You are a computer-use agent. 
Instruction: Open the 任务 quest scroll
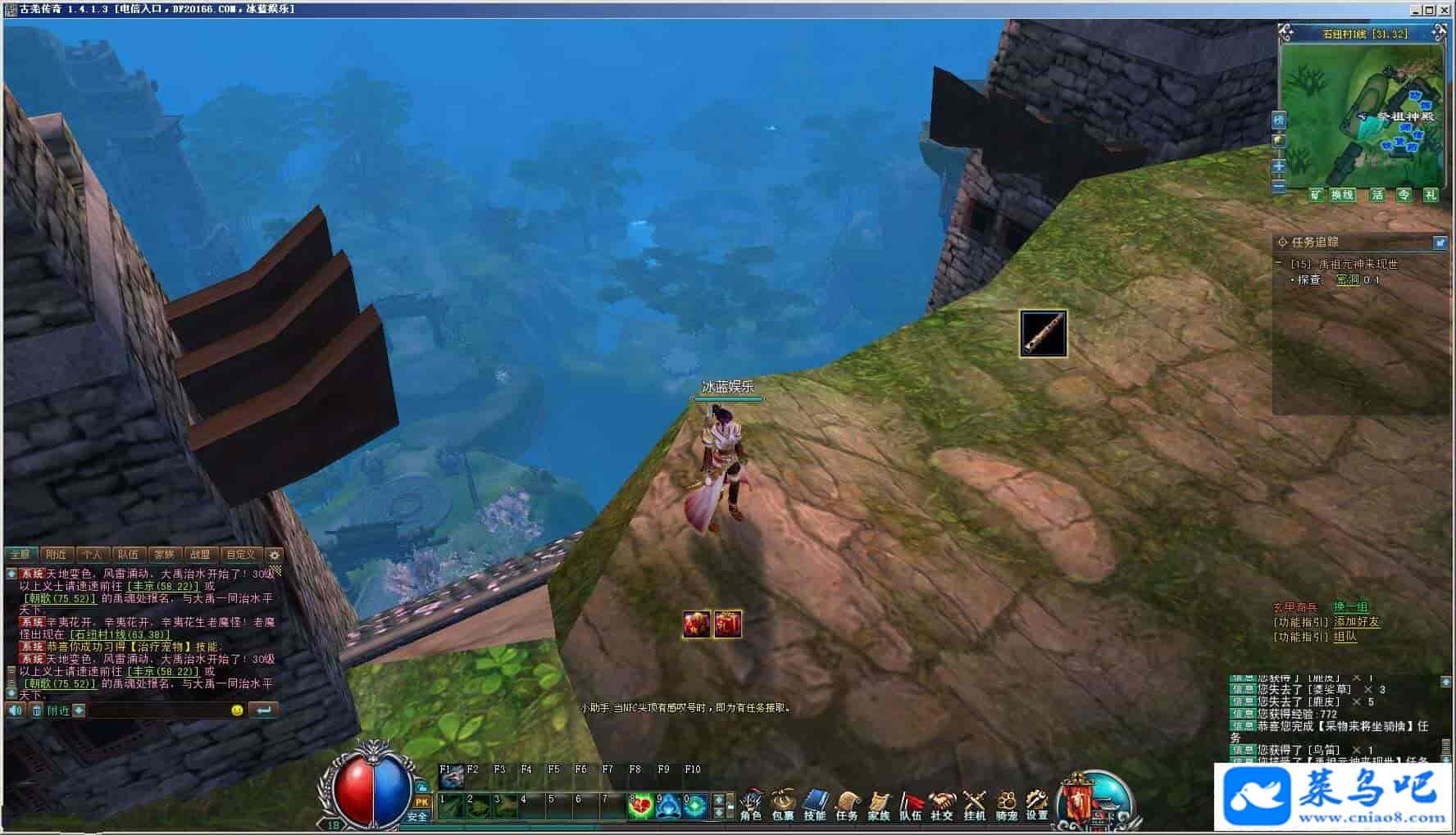pyautogui.click(x=847, y=804)
